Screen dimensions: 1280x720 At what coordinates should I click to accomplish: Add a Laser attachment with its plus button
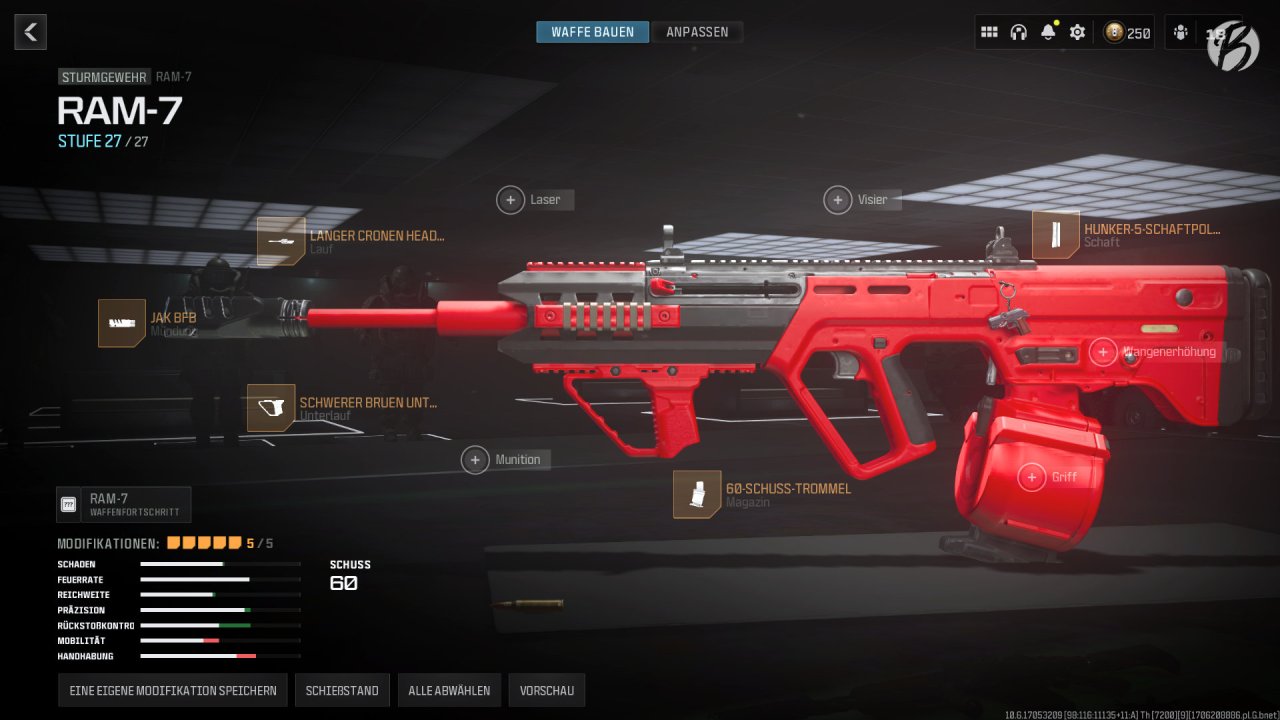(x=510, y=199)
